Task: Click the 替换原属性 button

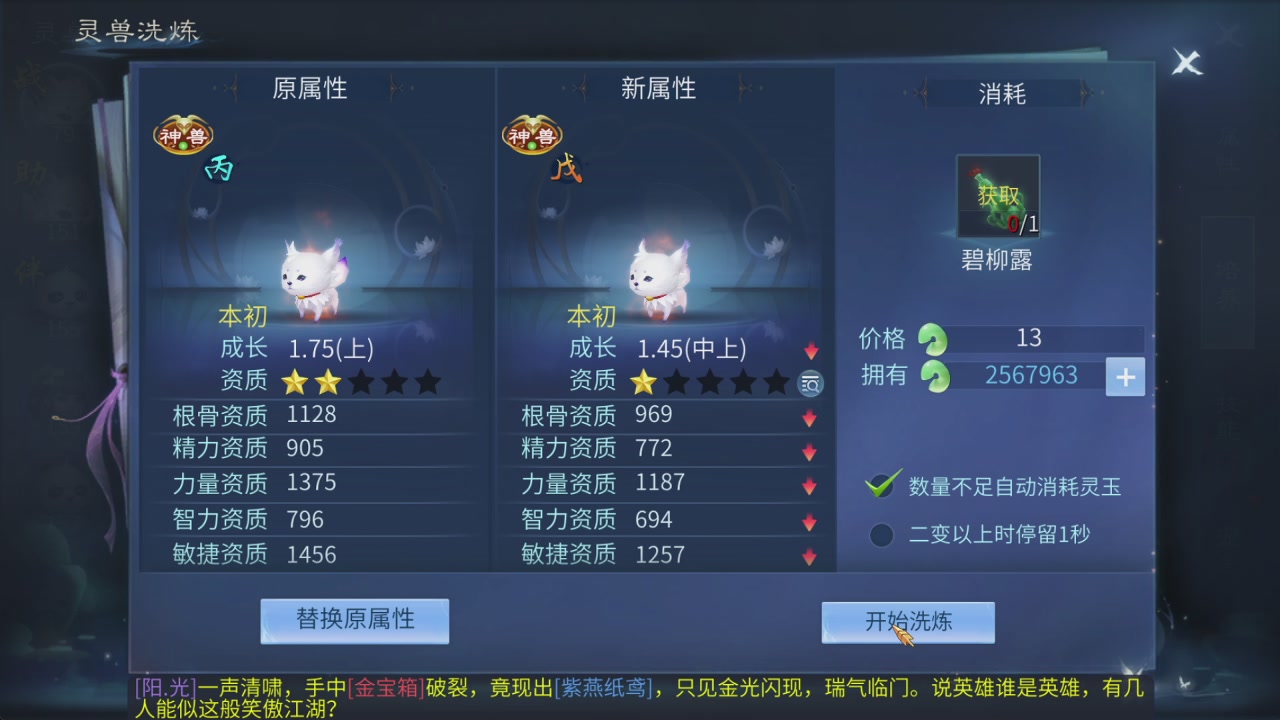Action: (355, 620)
